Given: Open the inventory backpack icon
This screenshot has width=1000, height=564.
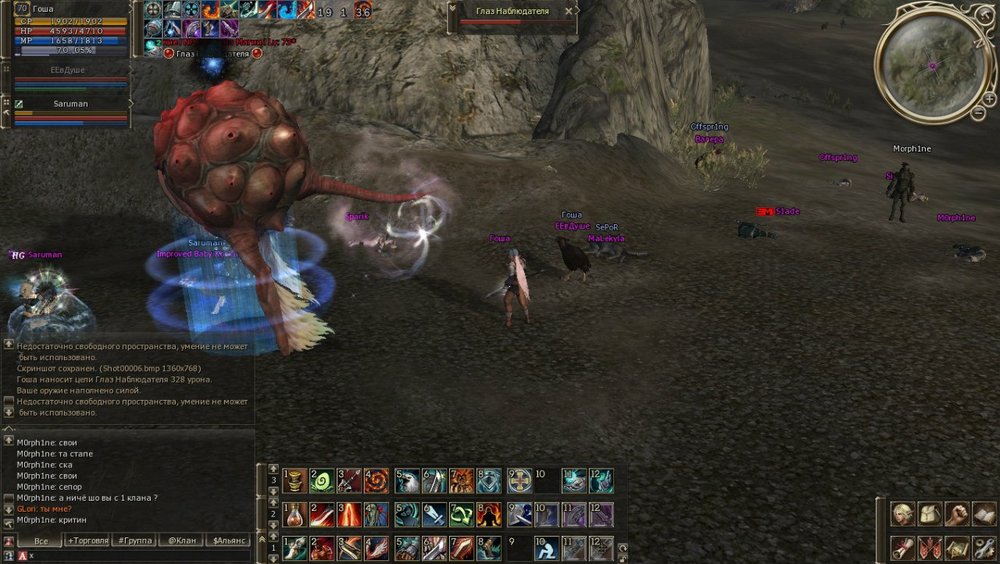Looking at the screenshot, I should coord(930,514).
